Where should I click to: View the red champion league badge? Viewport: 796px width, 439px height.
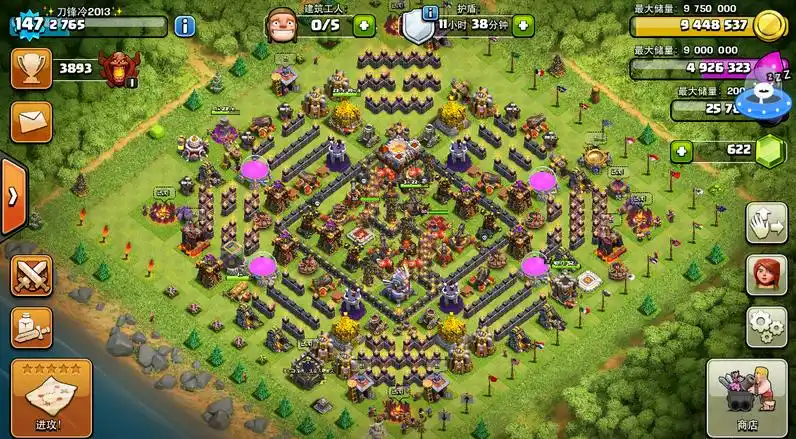(x=121, y=68)
